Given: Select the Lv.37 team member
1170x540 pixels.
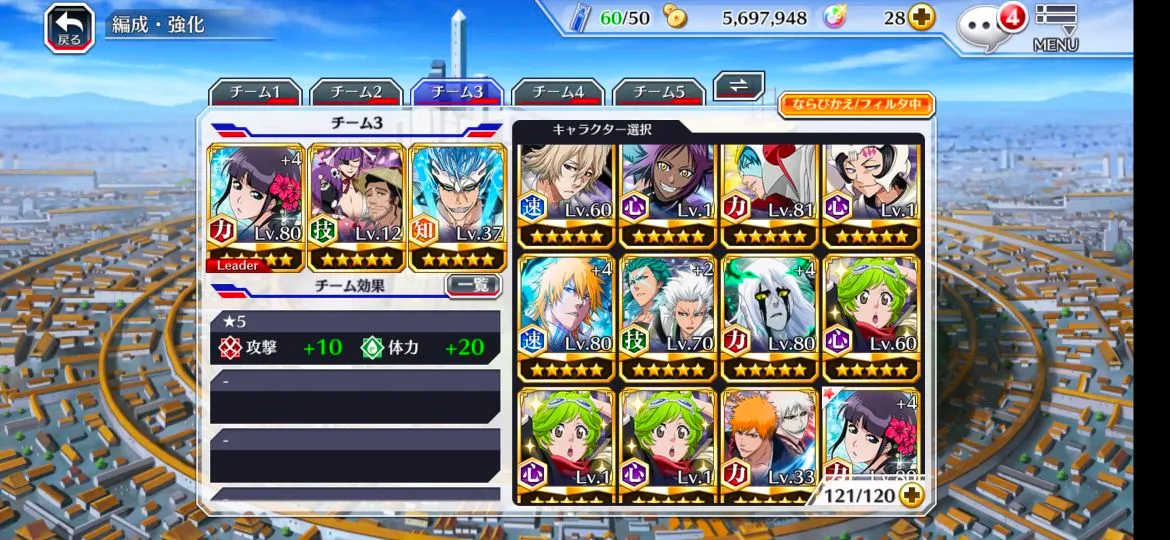Looking at the screenshot, I should pos(458,207).
